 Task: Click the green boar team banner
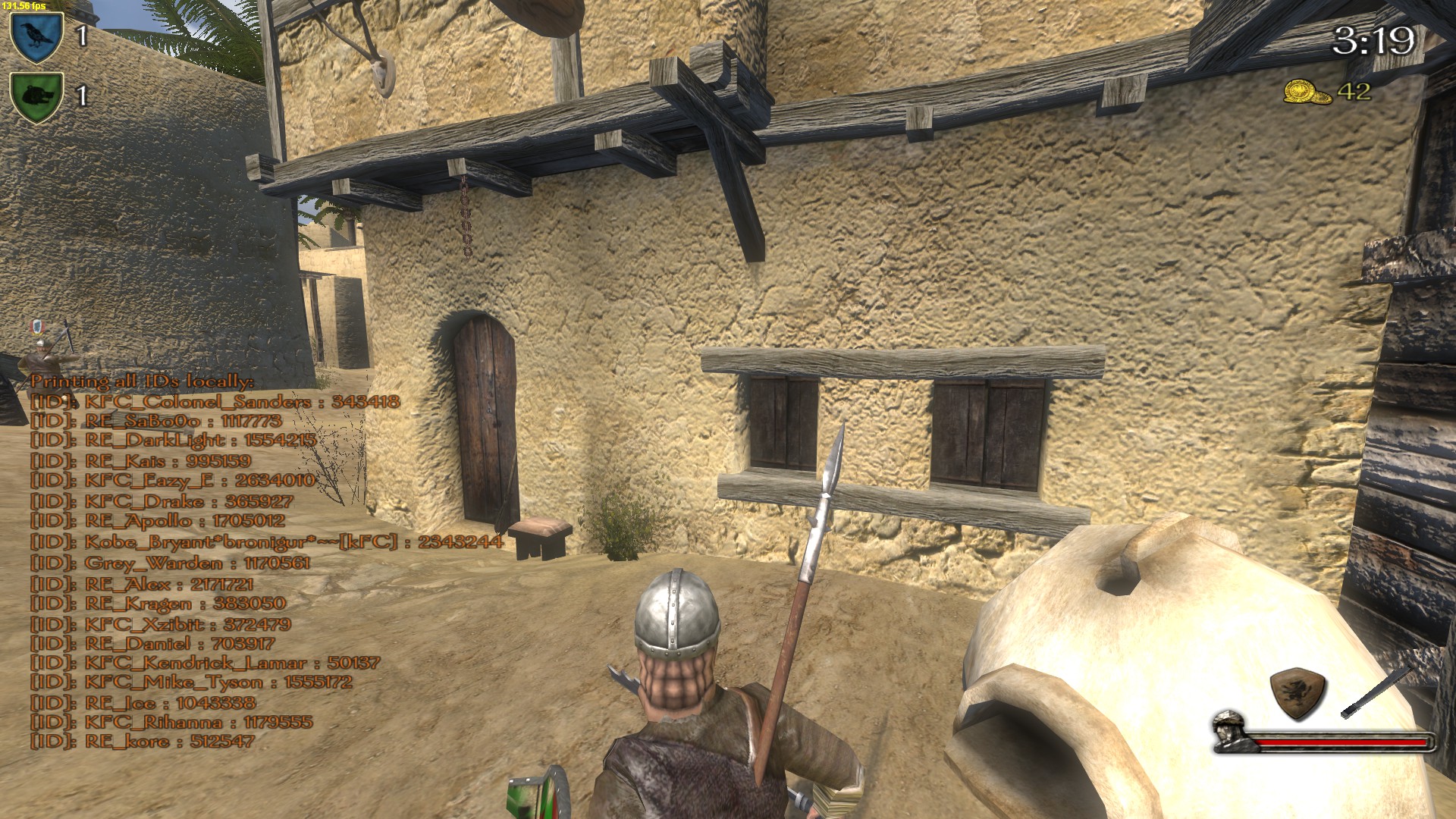point(36,96)
